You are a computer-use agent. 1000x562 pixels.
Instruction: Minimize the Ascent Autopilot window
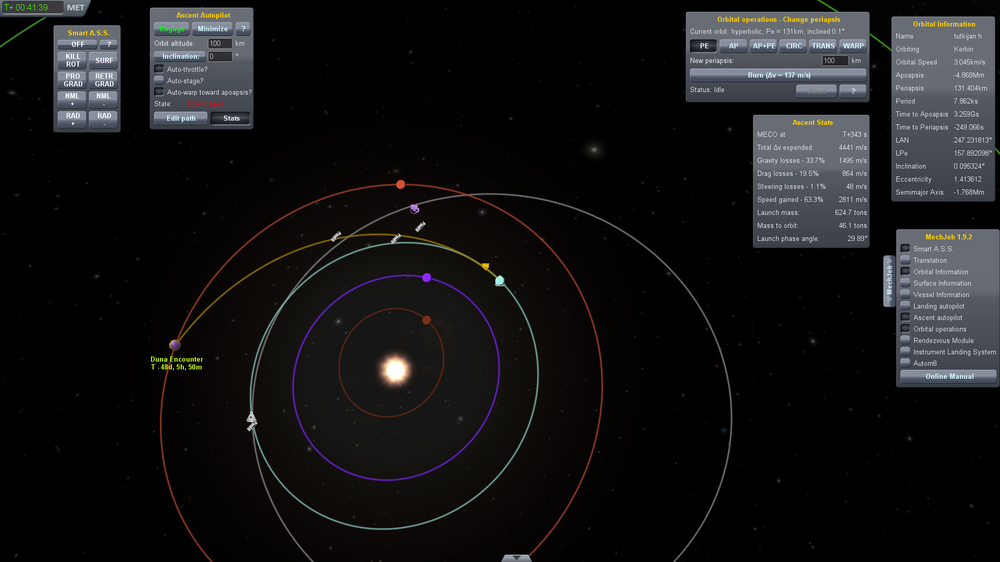212,29
